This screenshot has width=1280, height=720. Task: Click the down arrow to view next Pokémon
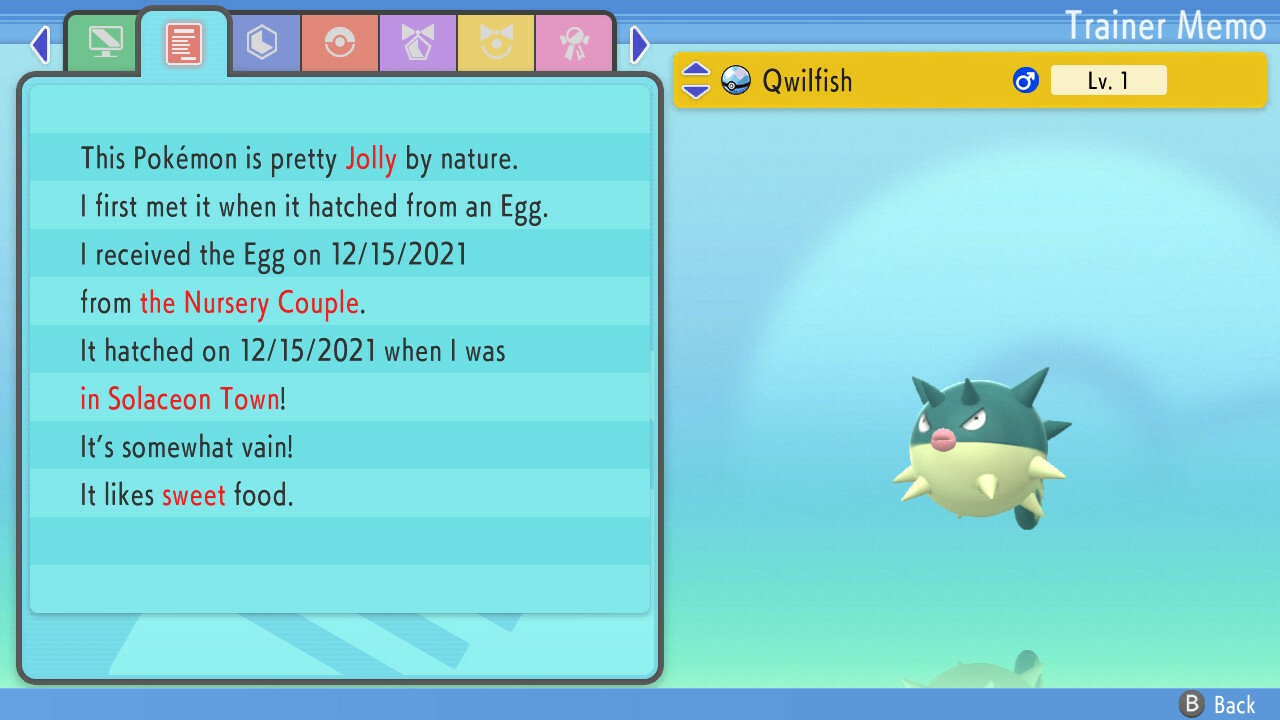[x=695, y=90]
